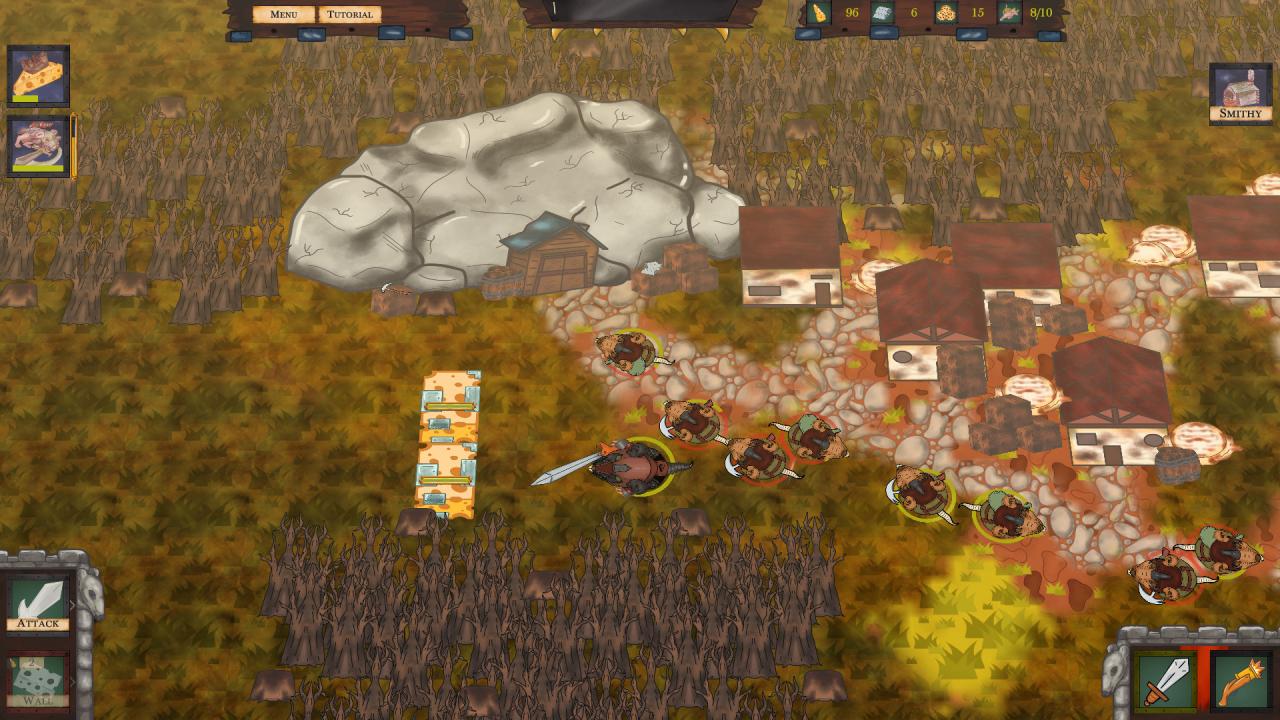Select the cheese portrait card
This screenshot has height=720, width=1280.
pyautogui.click(x=39, y=75)
